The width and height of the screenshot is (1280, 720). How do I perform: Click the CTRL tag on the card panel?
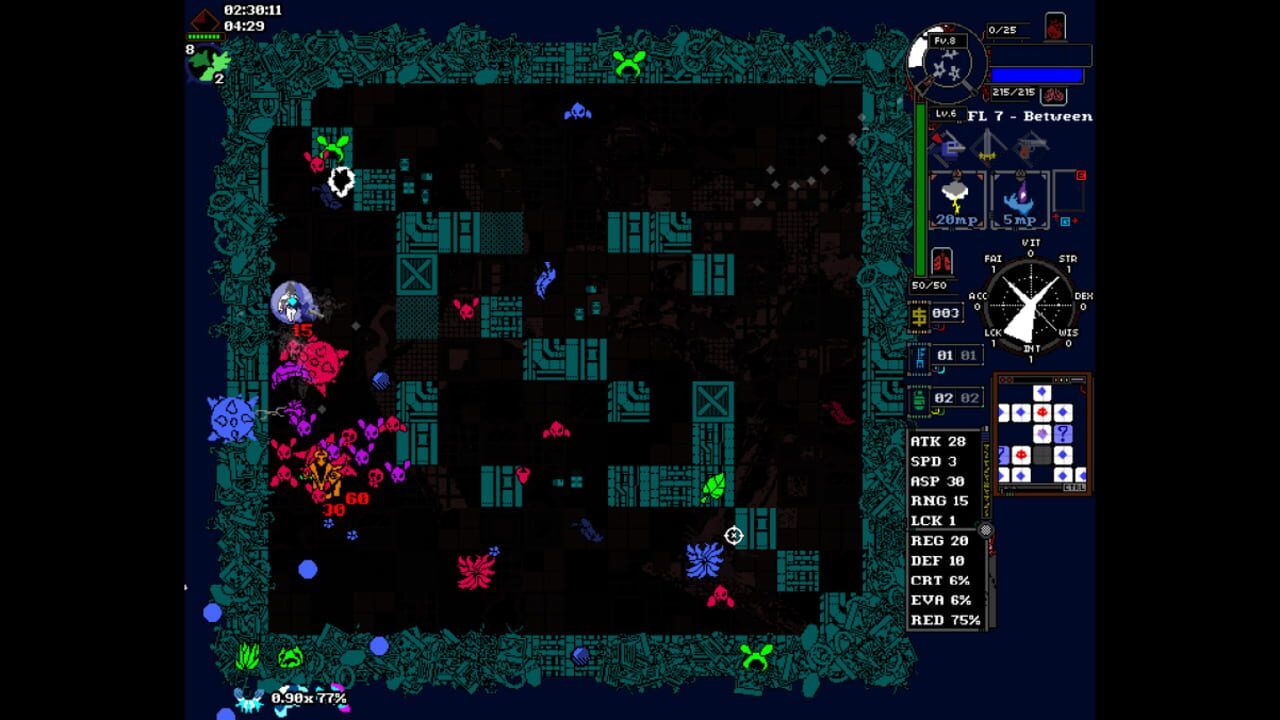1073,487
